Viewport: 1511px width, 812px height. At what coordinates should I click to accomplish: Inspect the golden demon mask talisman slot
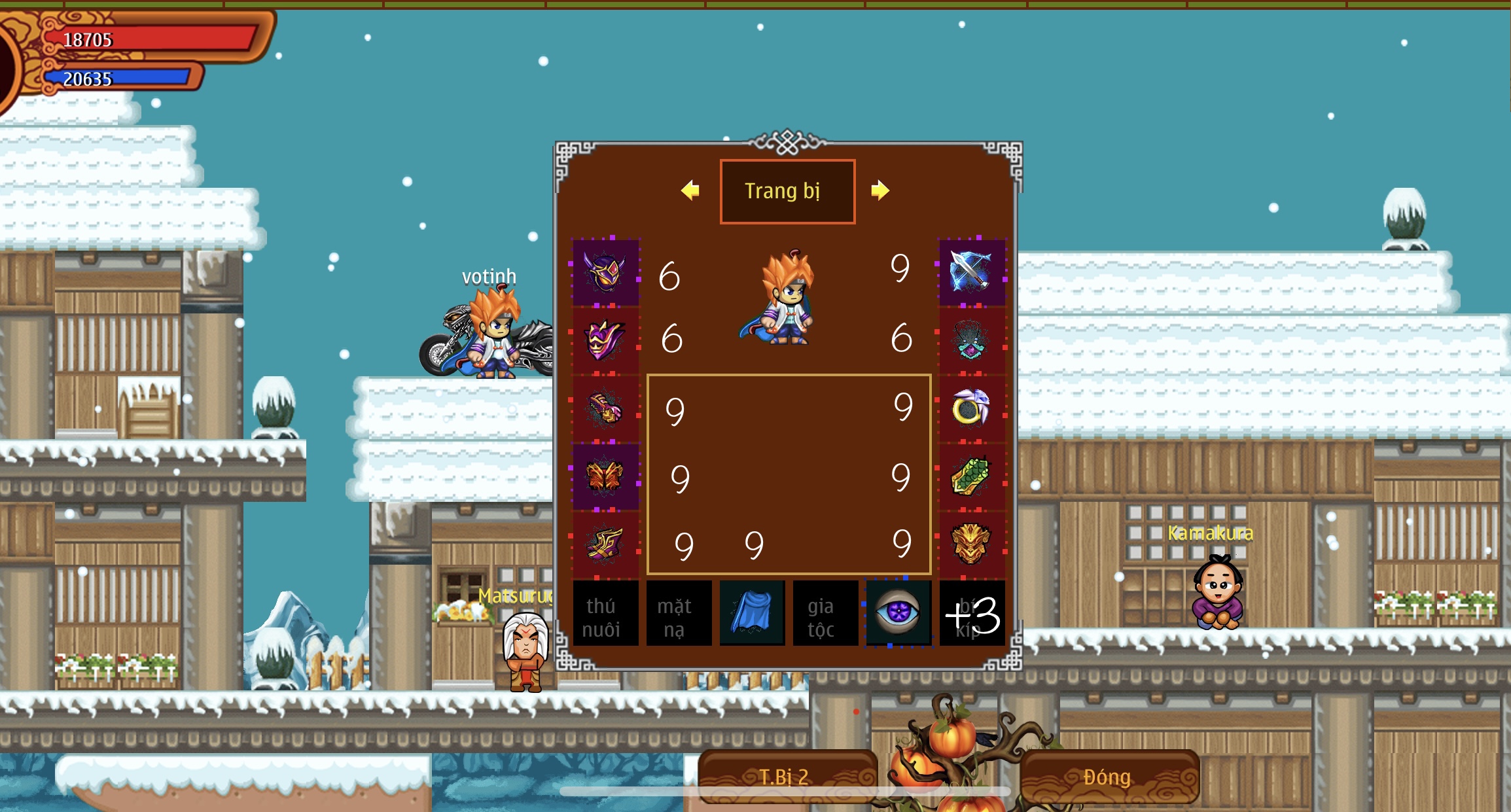[971, 544]
